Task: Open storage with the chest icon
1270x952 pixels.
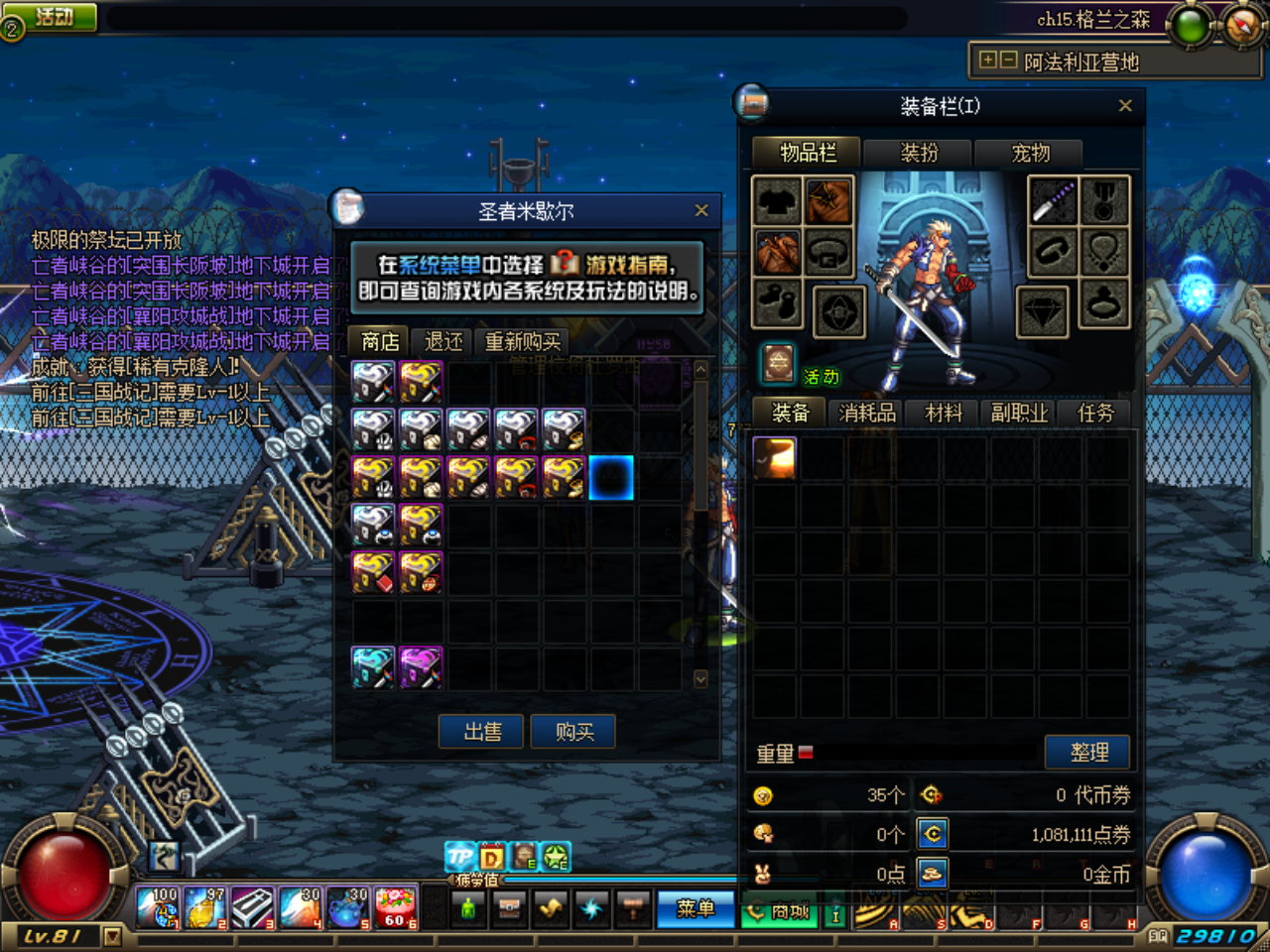Action: (x=509, y=906)
